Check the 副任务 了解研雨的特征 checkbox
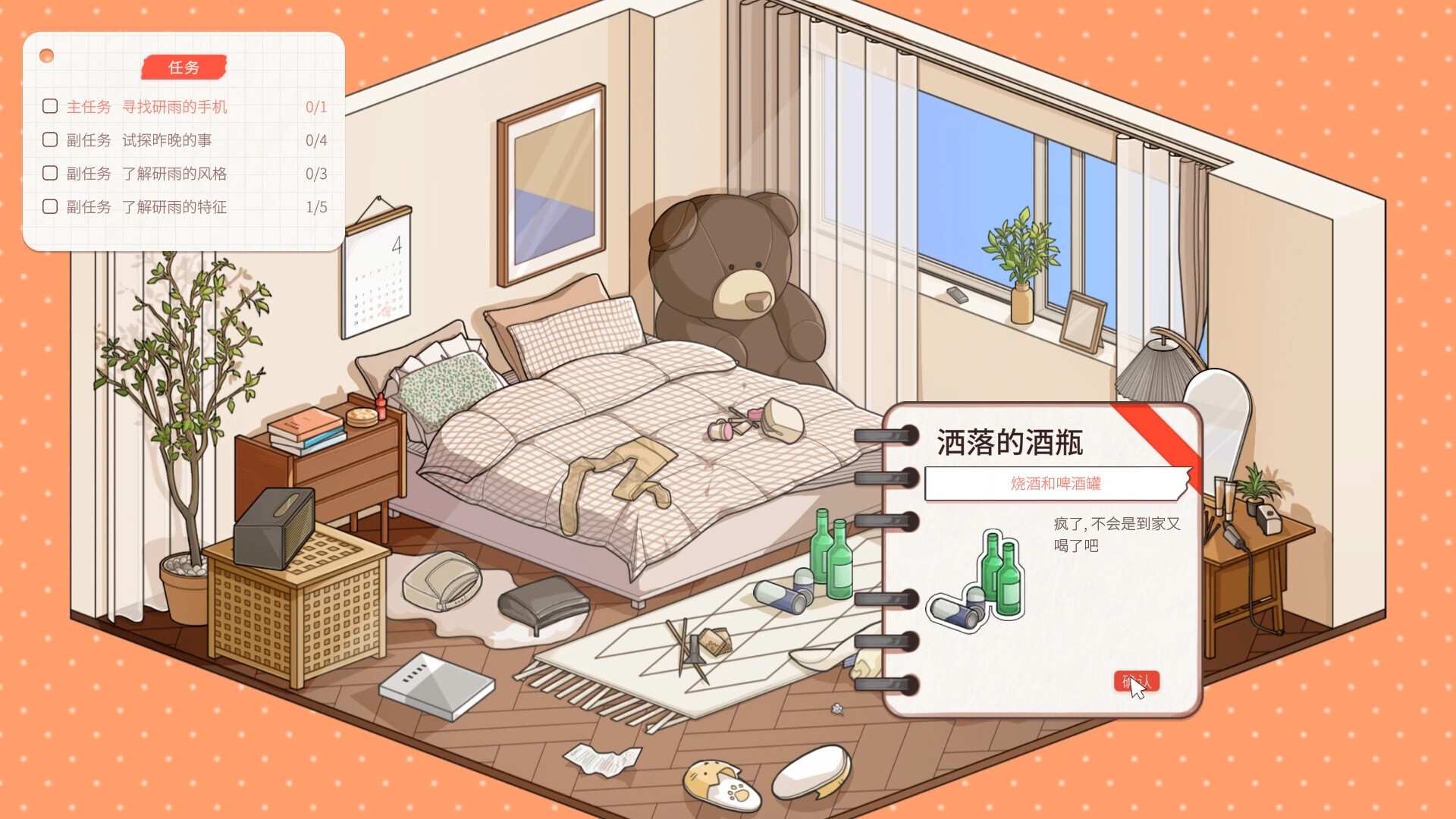Image resolution: width=1456 pixels, height=819 pixels. click(51, 206)
